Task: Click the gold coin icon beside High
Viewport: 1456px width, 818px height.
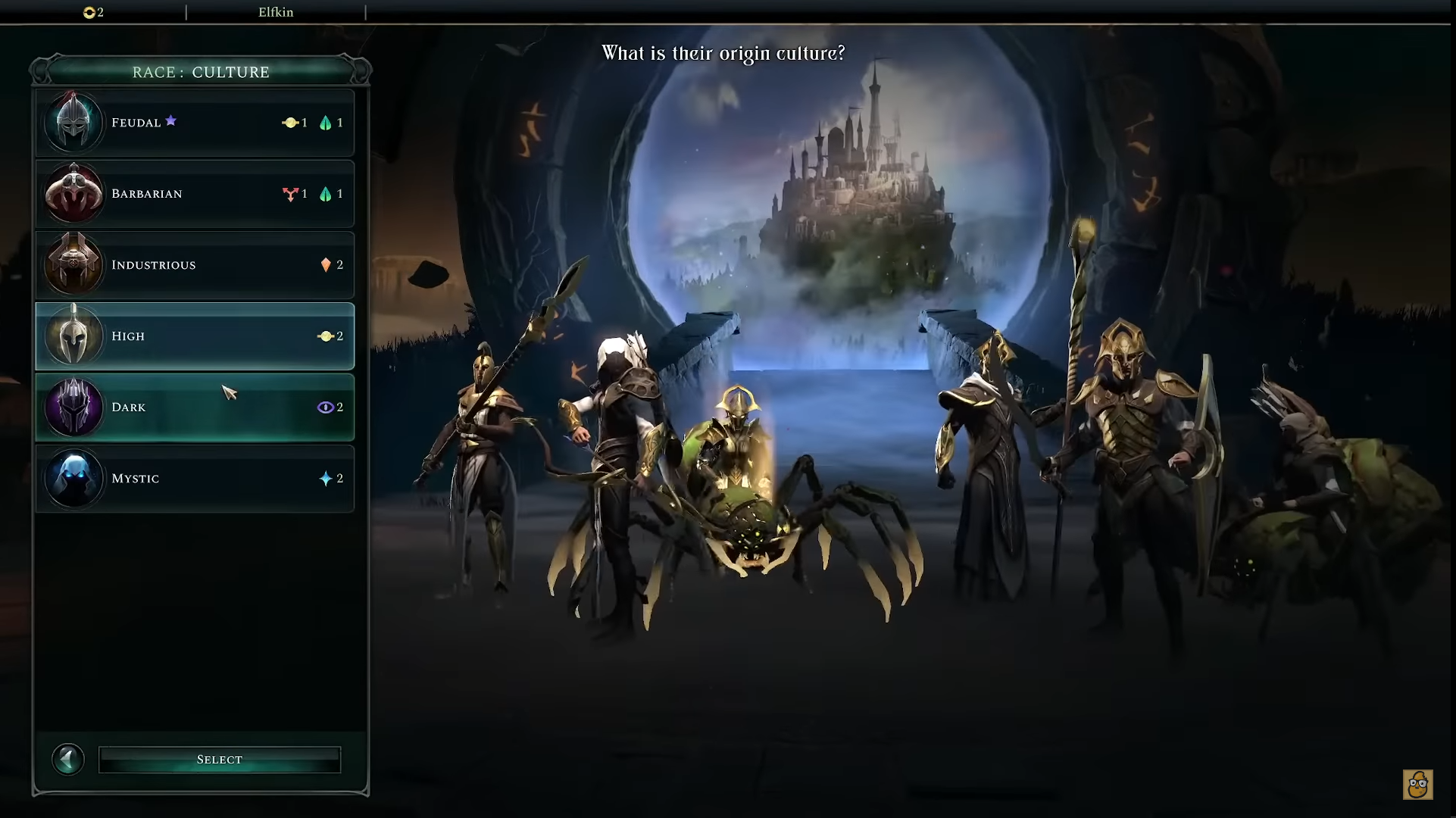Action: [x=326, y=336]
